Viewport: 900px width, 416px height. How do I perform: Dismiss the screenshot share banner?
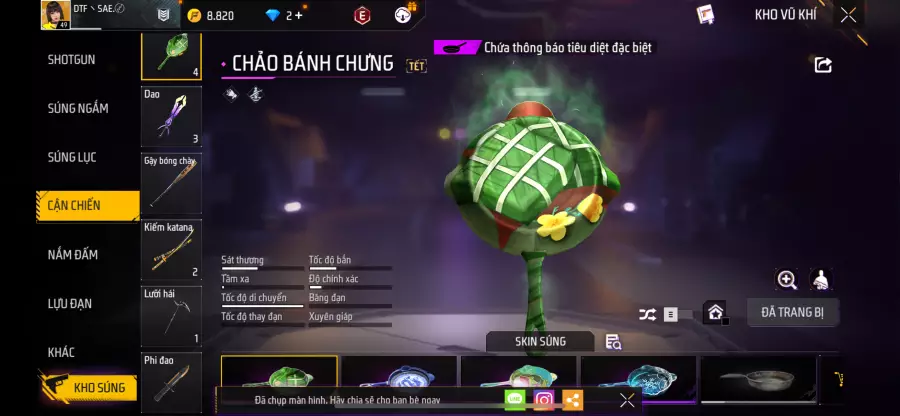coord(627,400)
